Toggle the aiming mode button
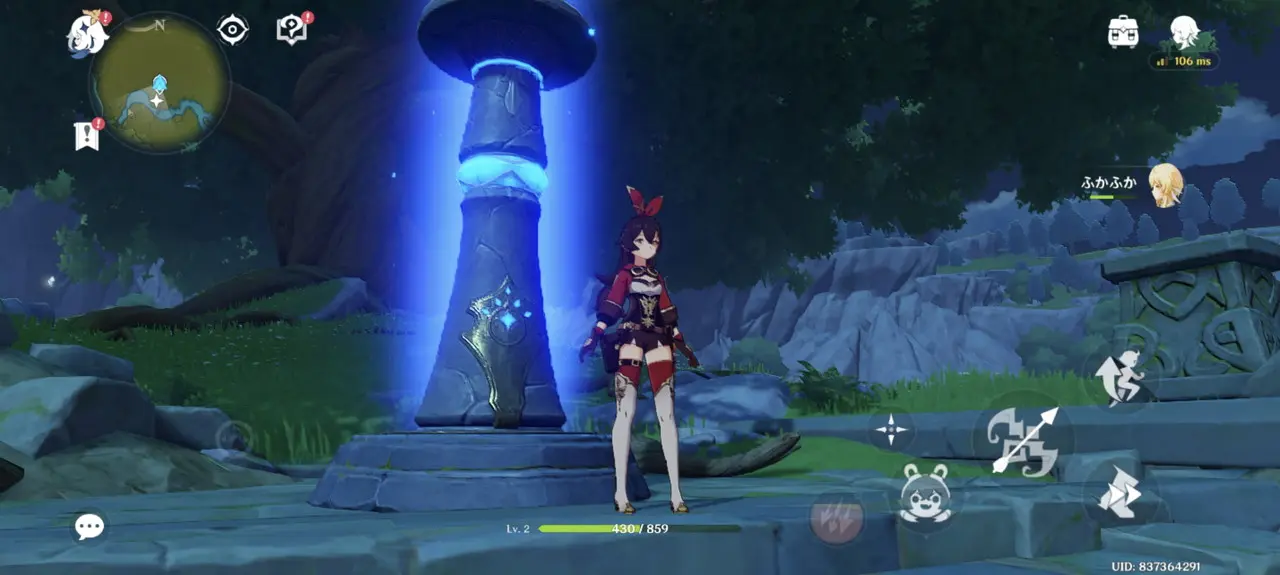 pos(891,431)
